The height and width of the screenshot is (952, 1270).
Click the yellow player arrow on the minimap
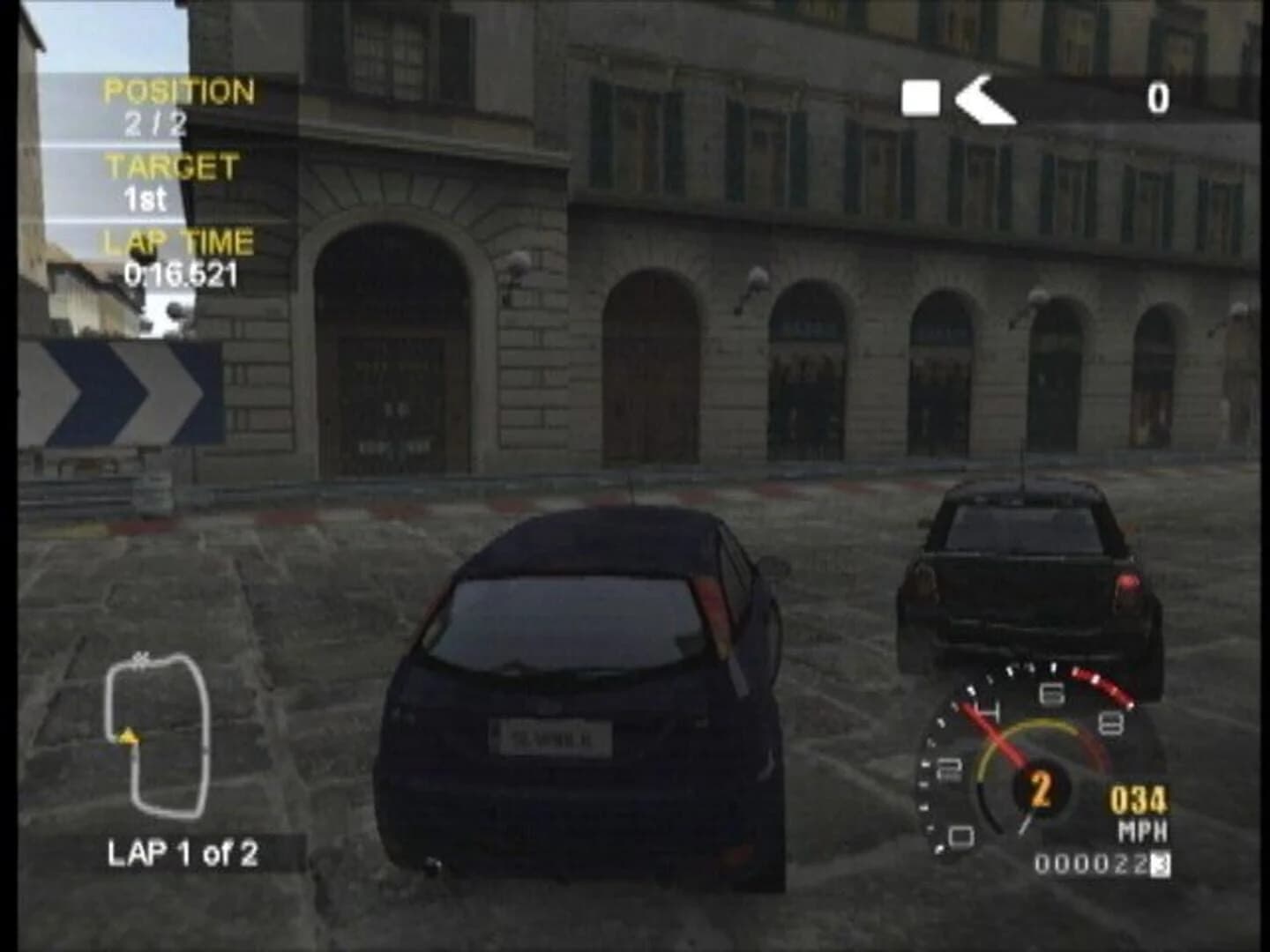click(127, 737)
